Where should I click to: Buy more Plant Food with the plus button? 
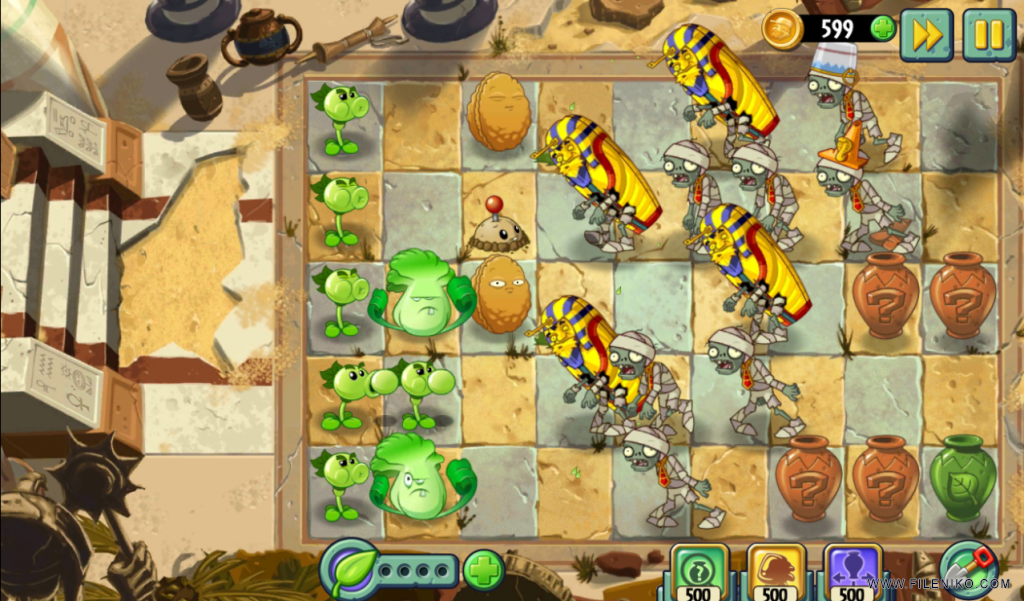click(483, 570)
